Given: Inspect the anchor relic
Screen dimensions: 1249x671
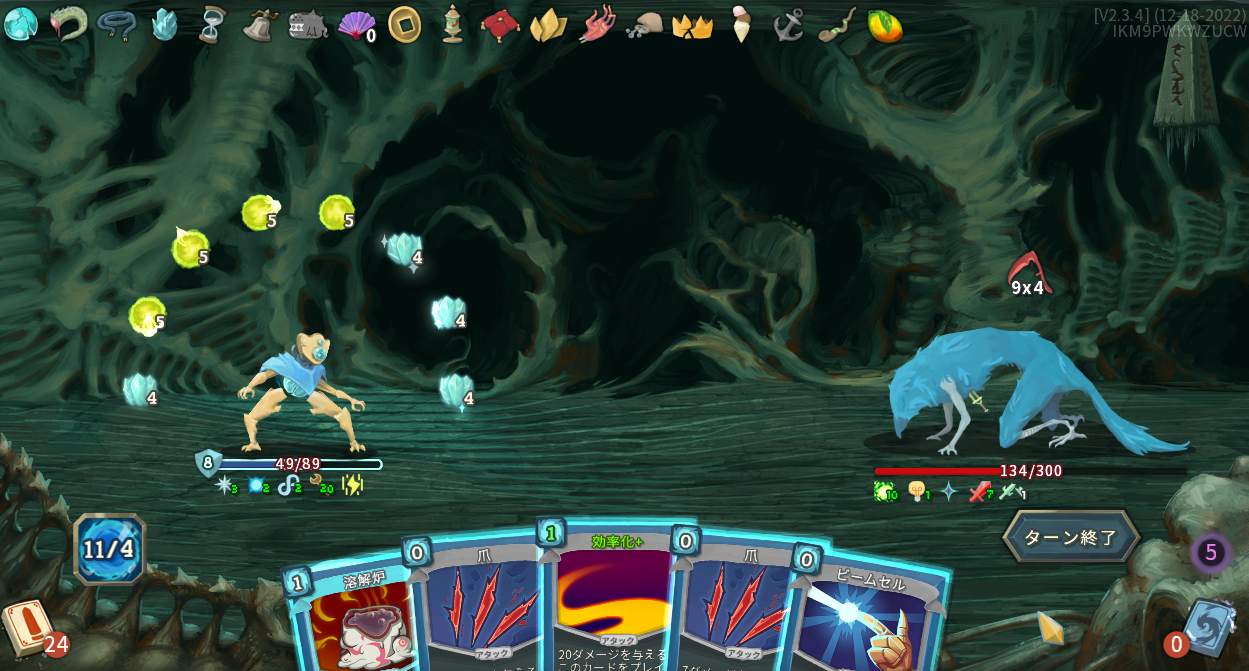Looking at the screenshot, I should tap(788, 24).
